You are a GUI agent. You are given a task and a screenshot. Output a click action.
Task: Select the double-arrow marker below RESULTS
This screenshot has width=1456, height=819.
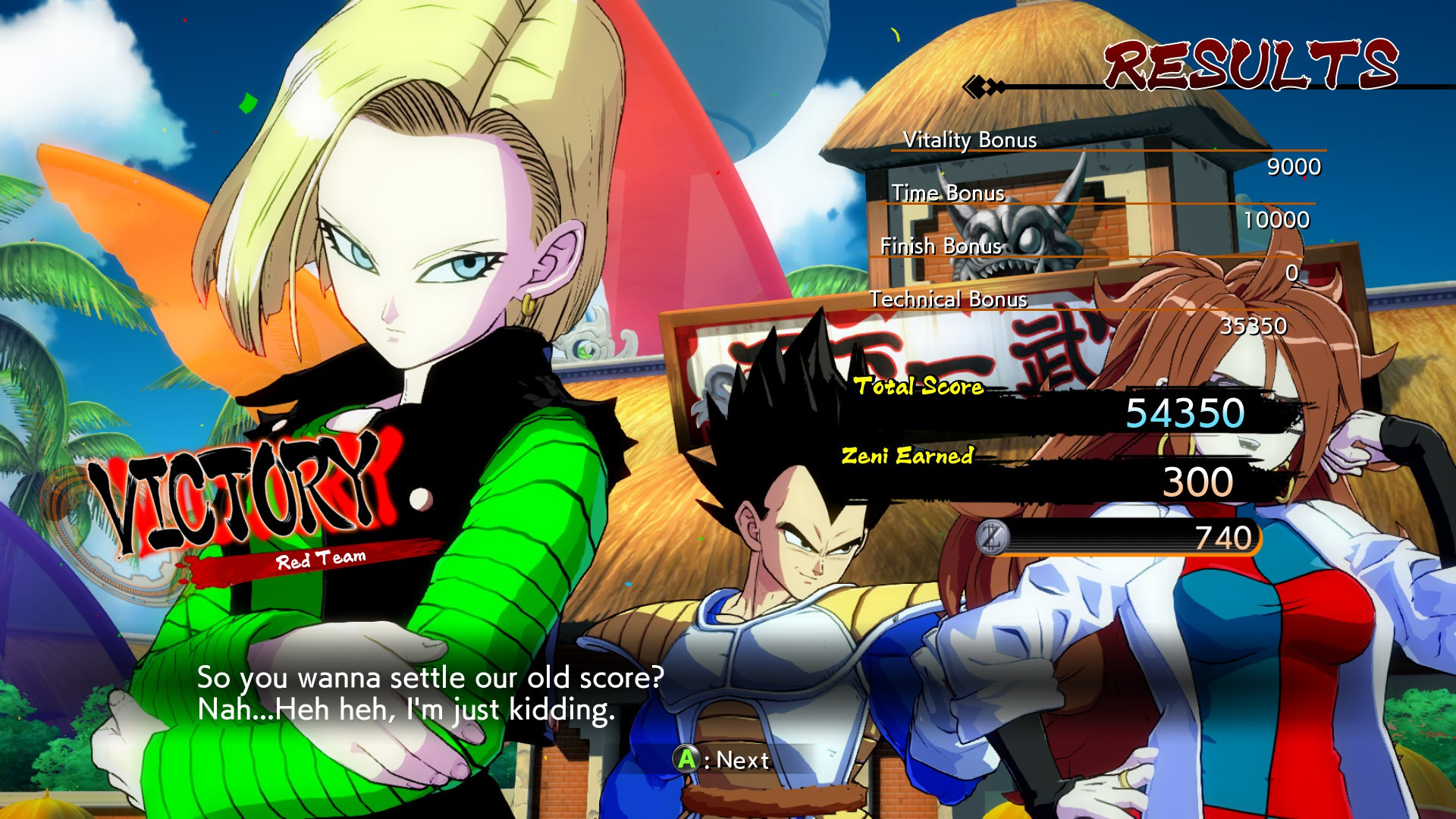click(x=981, y=86)
